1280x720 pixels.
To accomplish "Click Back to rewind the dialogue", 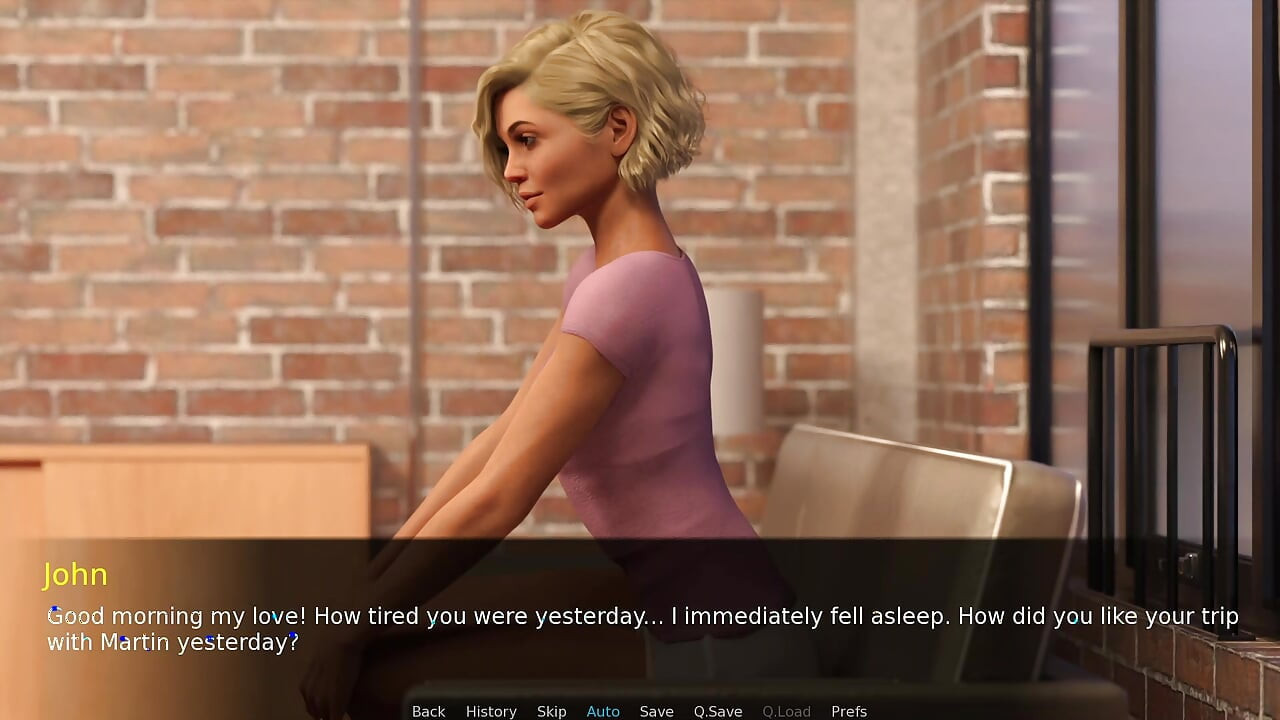I will pos(428,711).
